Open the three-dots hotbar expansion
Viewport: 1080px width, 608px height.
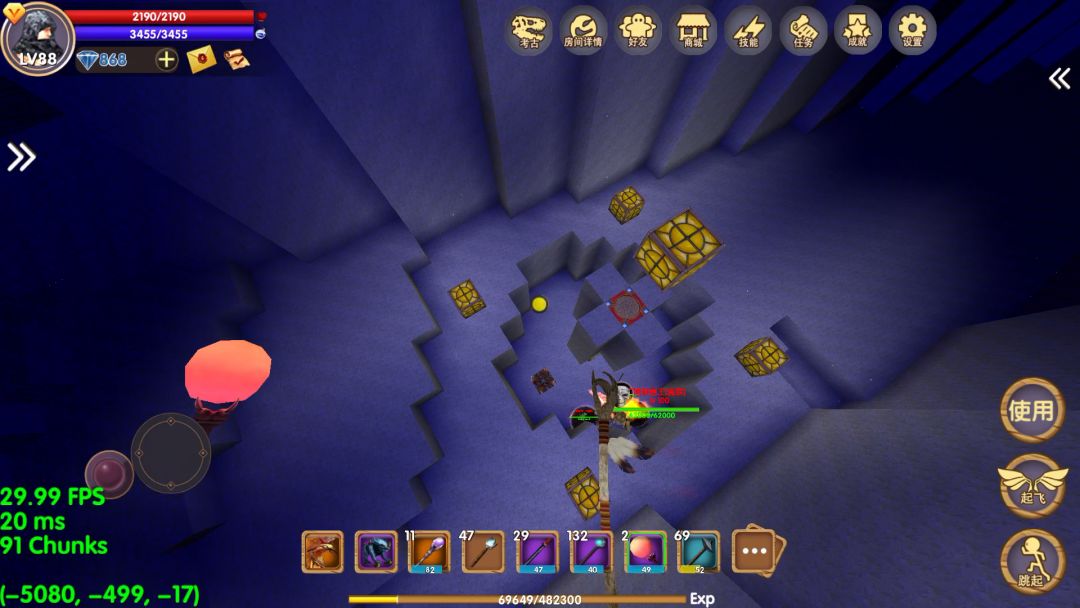755,551
